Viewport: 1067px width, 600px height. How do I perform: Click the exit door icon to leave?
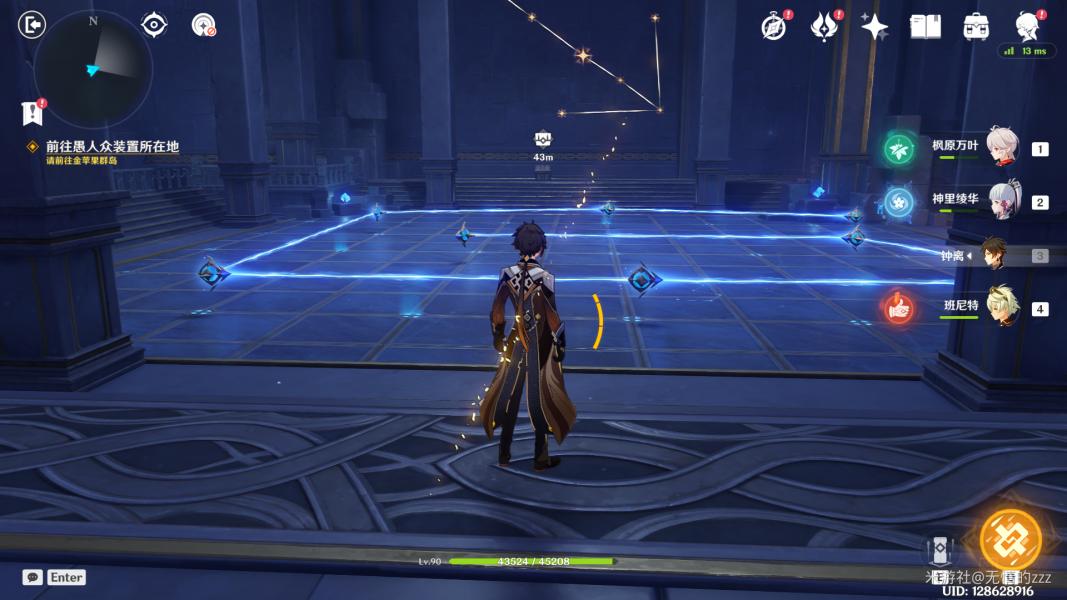pos(32,25)
